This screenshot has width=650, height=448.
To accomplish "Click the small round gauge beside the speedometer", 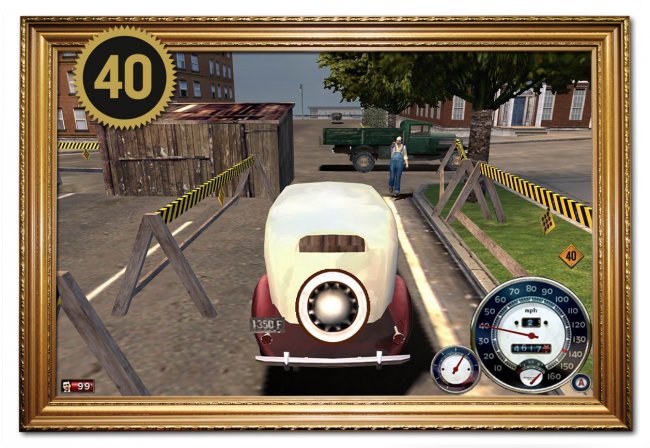I will 454,369.
